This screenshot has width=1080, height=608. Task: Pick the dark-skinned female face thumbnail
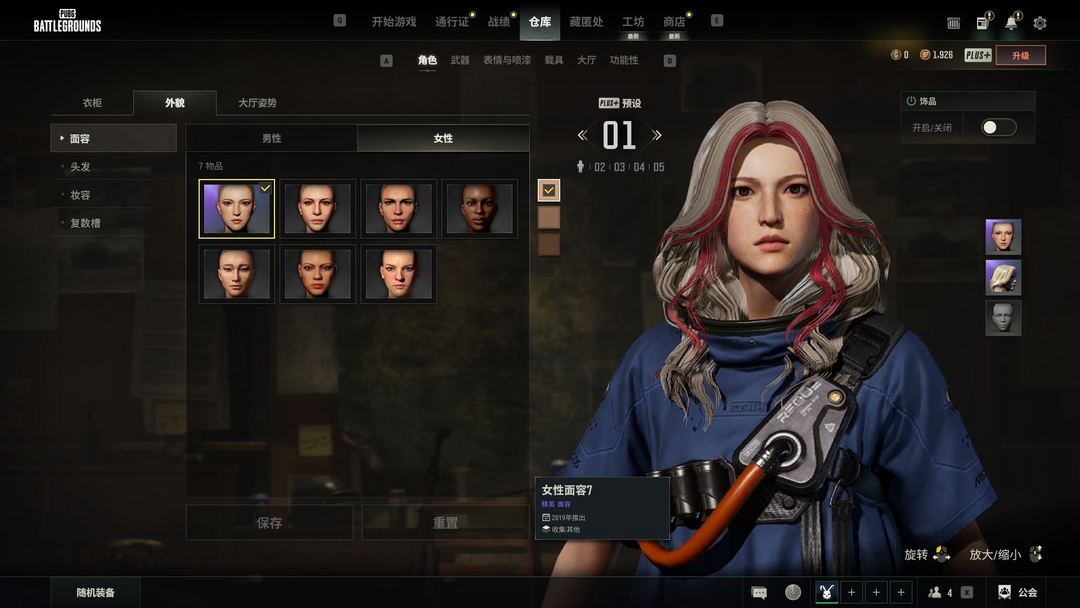(480, 209)
